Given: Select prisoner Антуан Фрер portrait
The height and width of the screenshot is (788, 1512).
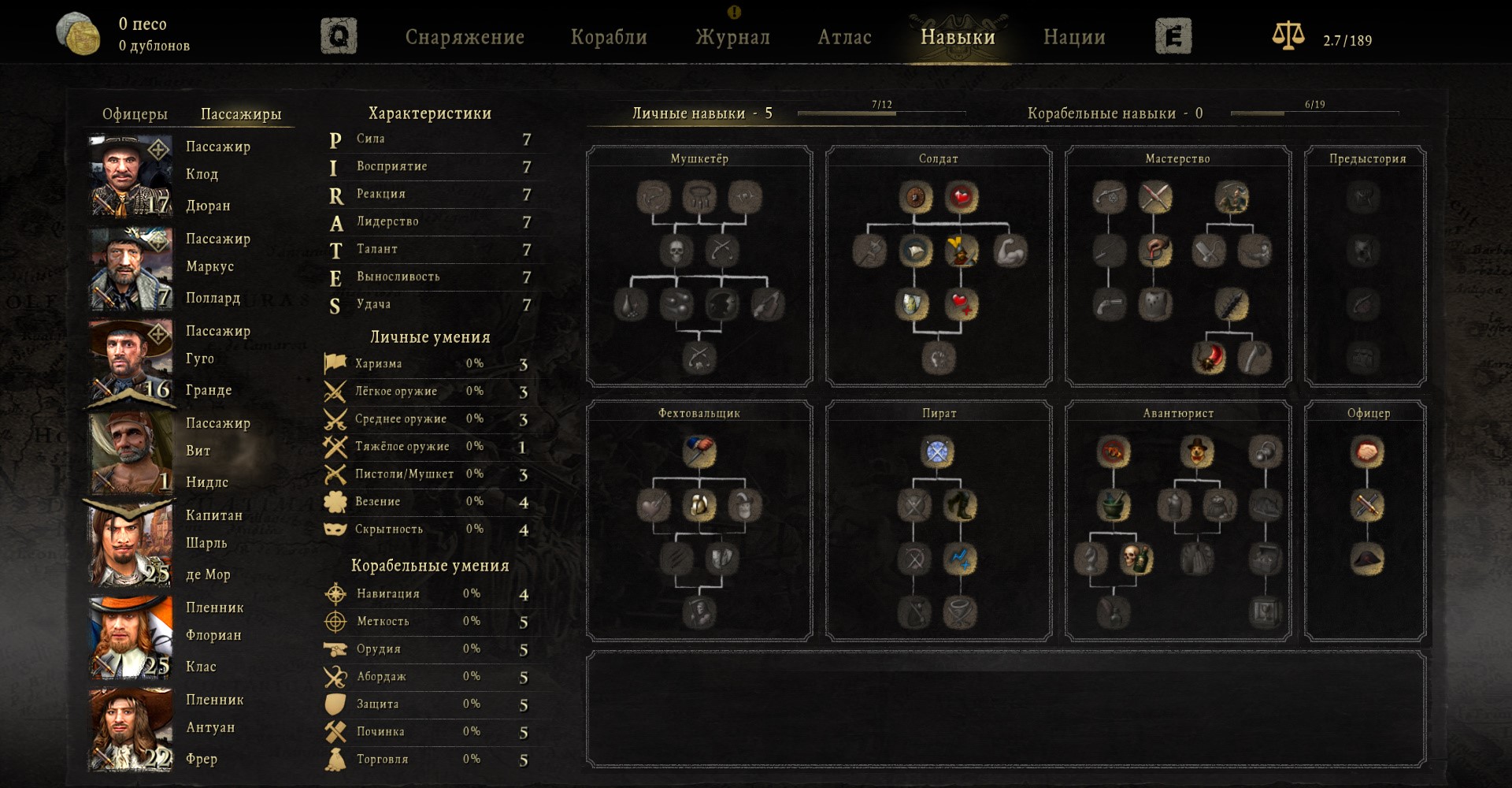Looking at the screenshot, I should (x=131, y=729).
